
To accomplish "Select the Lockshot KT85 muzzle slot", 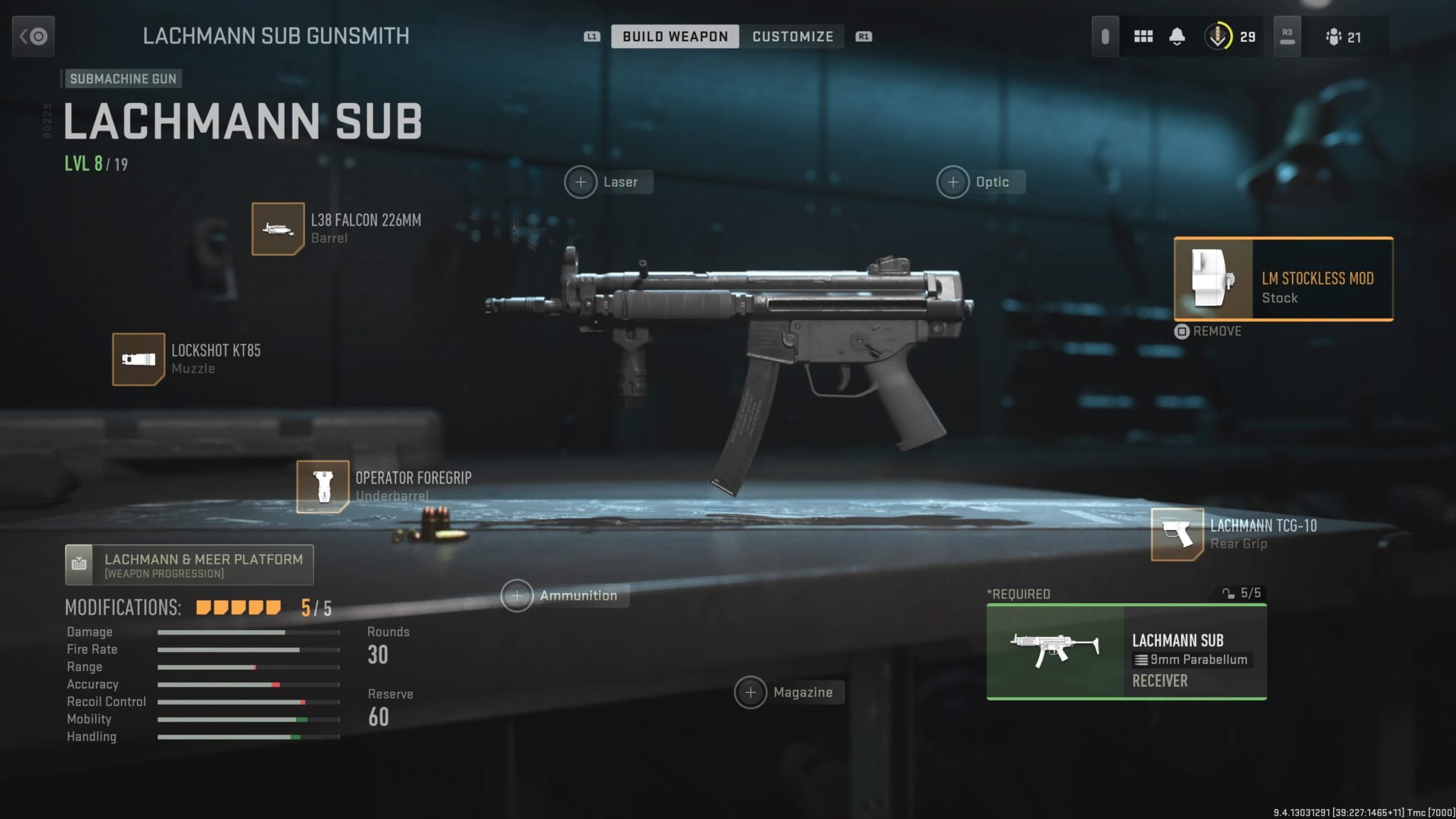I will coord(138,359).
